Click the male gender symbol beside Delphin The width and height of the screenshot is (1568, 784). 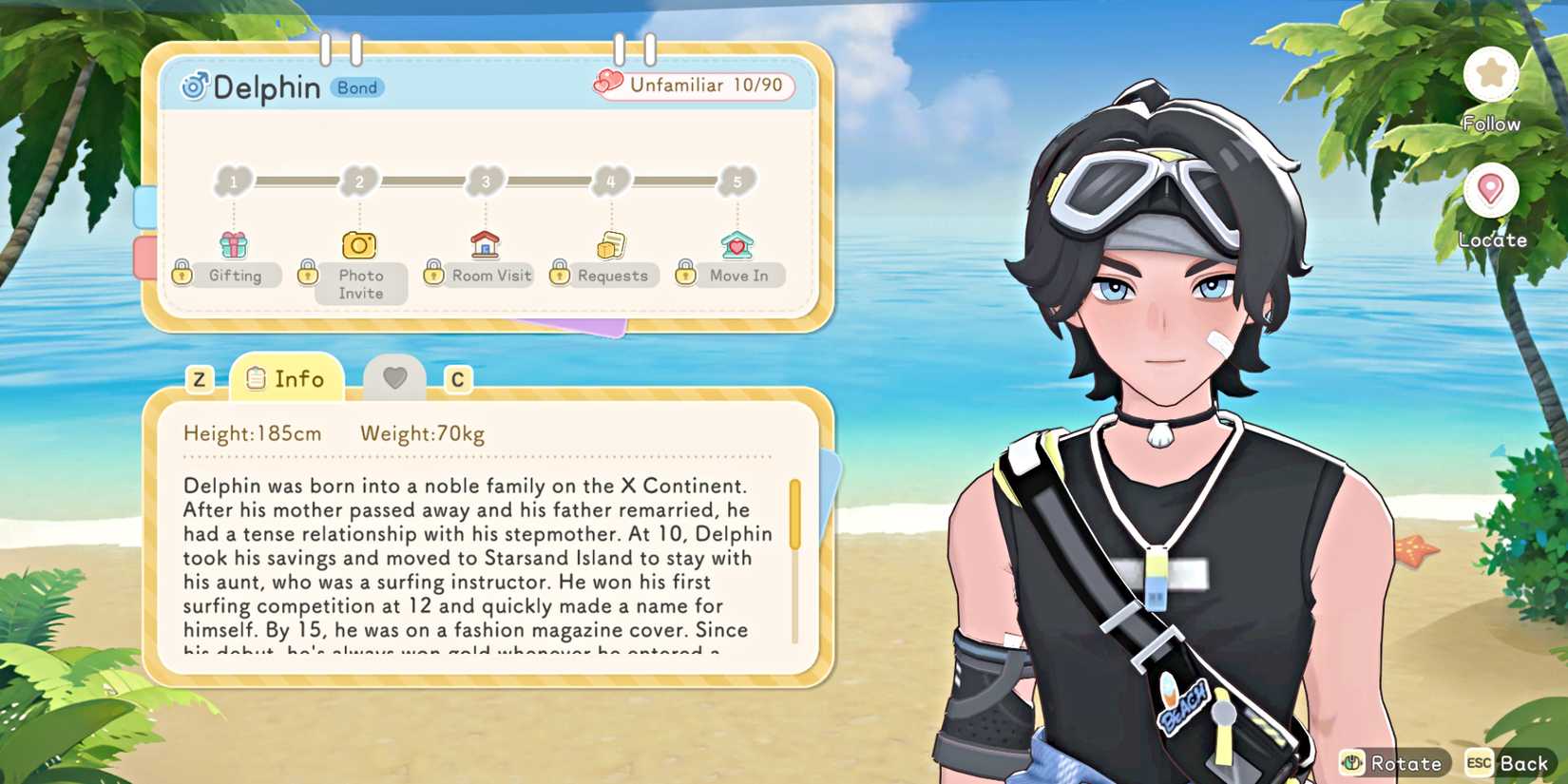pyautogui.click(x=195, y=86)
